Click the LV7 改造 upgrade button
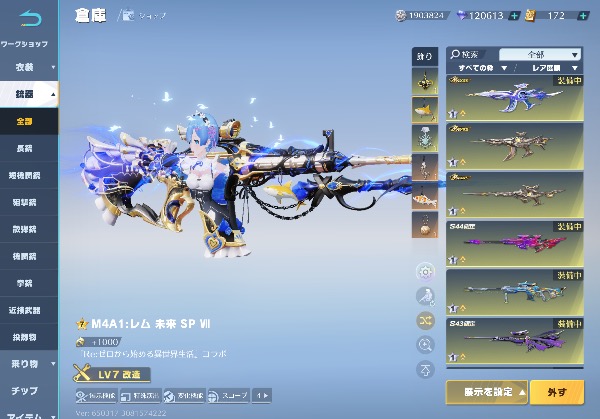The image size is (600, 419). [x=112, y=374]
